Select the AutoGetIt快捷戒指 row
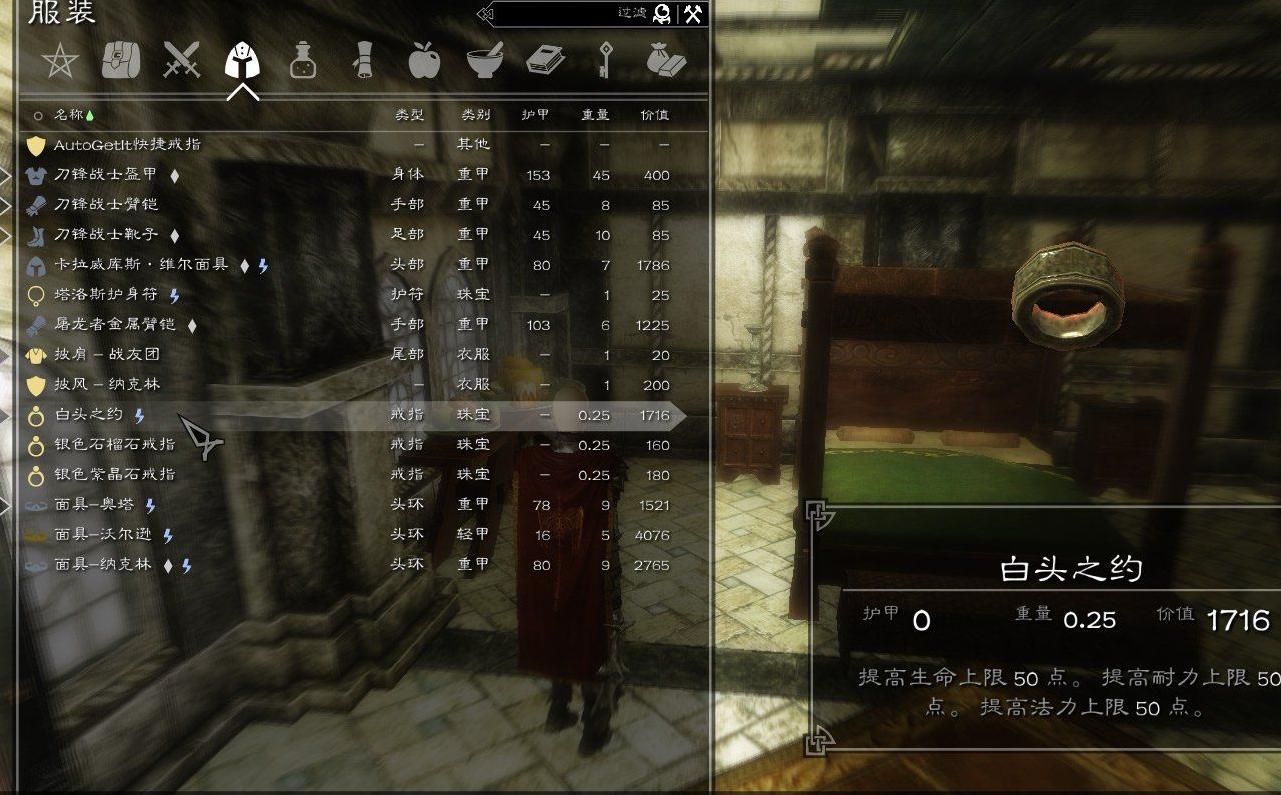This screenshot has width=1281, height=795. pos(127,145)
